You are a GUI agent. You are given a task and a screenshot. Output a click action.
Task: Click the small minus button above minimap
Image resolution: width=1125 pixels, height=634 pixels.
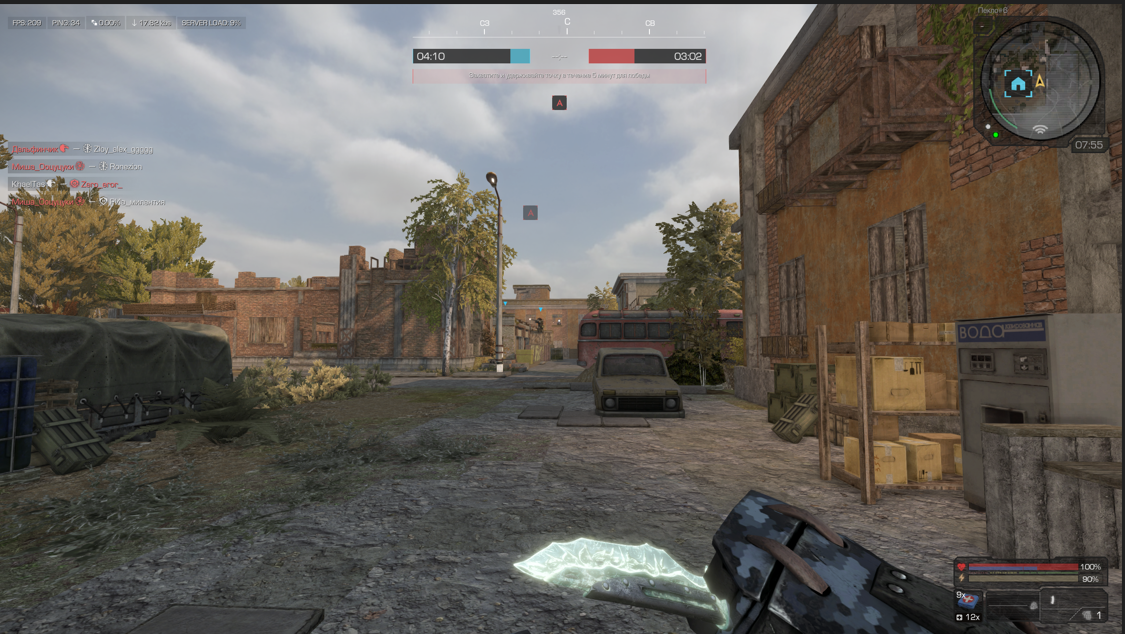tap(984, 26)
